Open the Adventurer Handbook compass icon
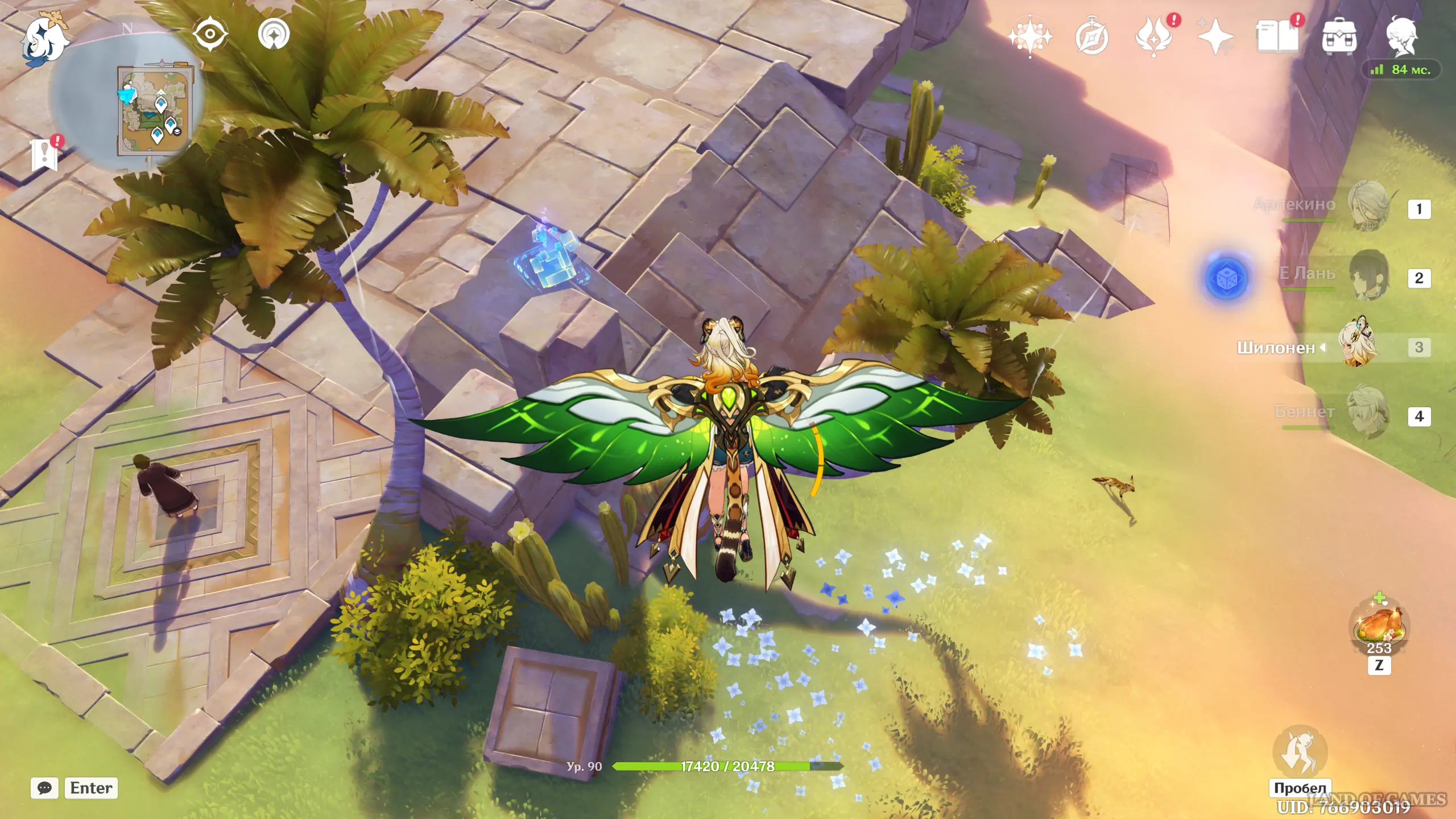The height and width of the screenshot is (819, 1456). [x=1092, y=38]
